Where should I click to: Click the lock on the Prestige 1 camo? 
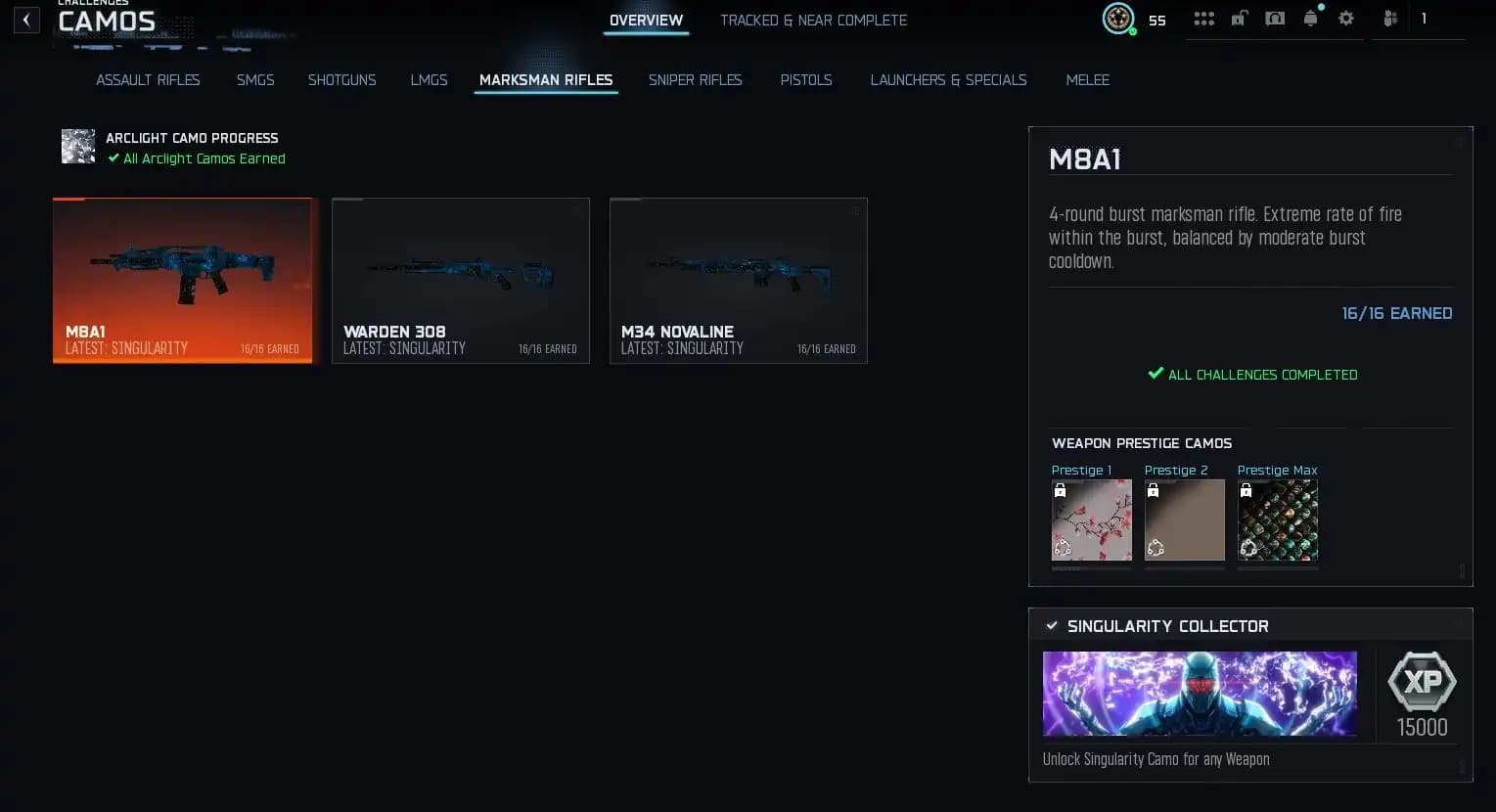click(x=1060, y=489)
